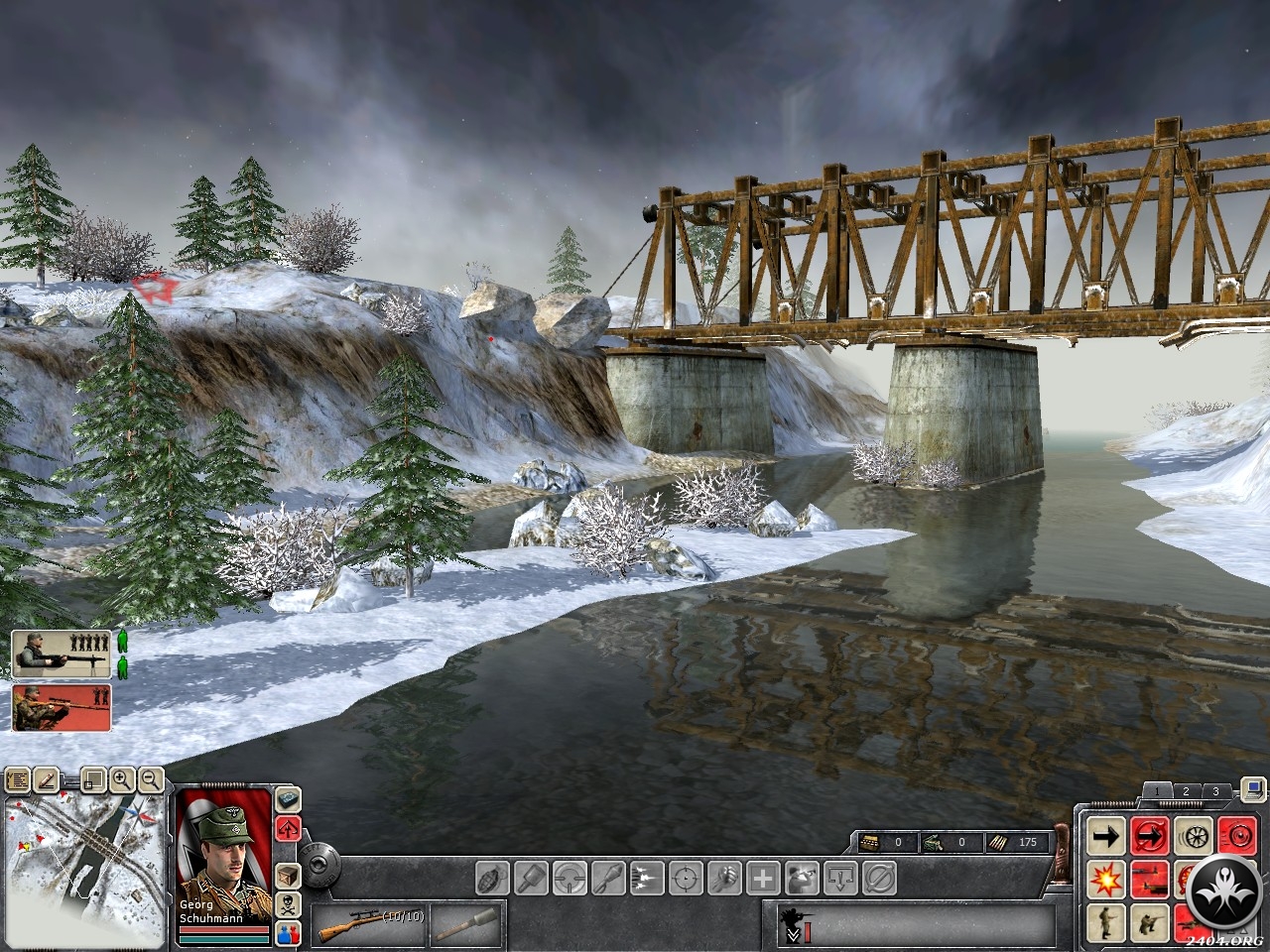Use the medical cross heal action
Viewport: 1270px width, 952px height.
[763, 878]
